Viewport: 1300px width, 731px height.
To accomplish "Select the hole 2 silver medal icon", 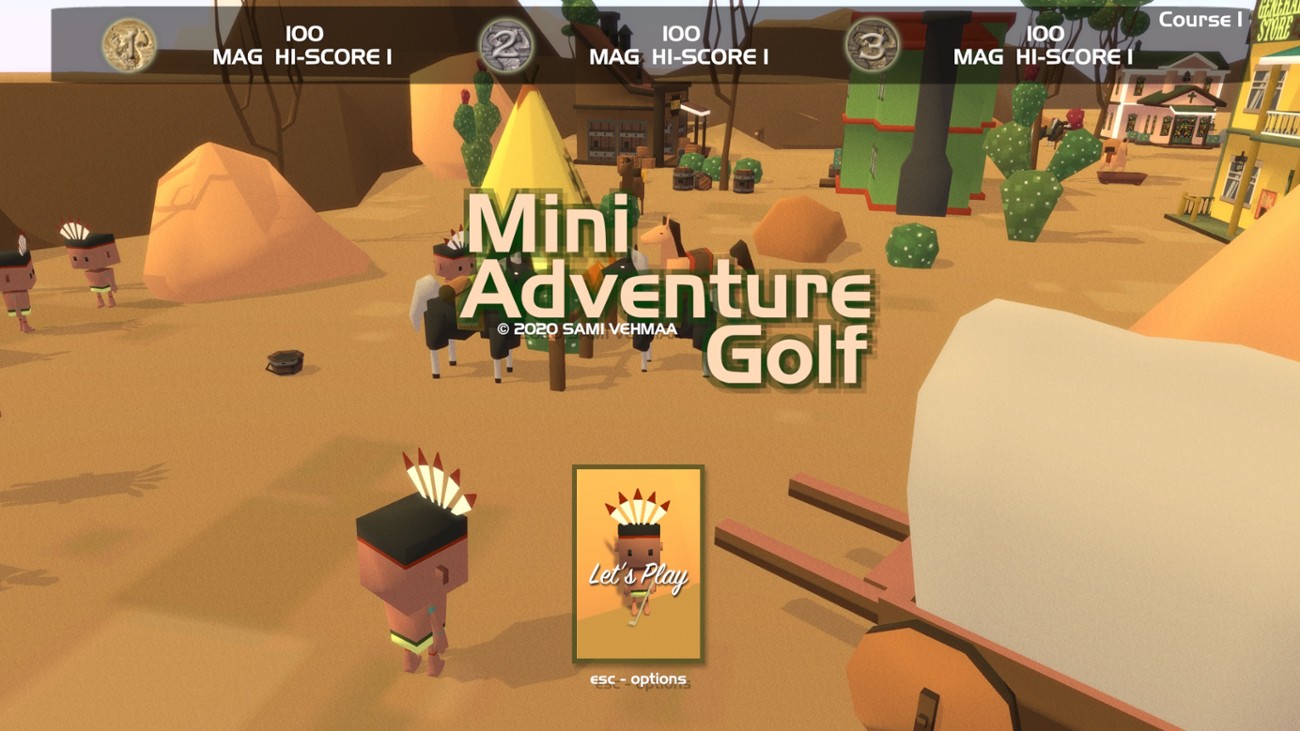I will pos(506,44).
